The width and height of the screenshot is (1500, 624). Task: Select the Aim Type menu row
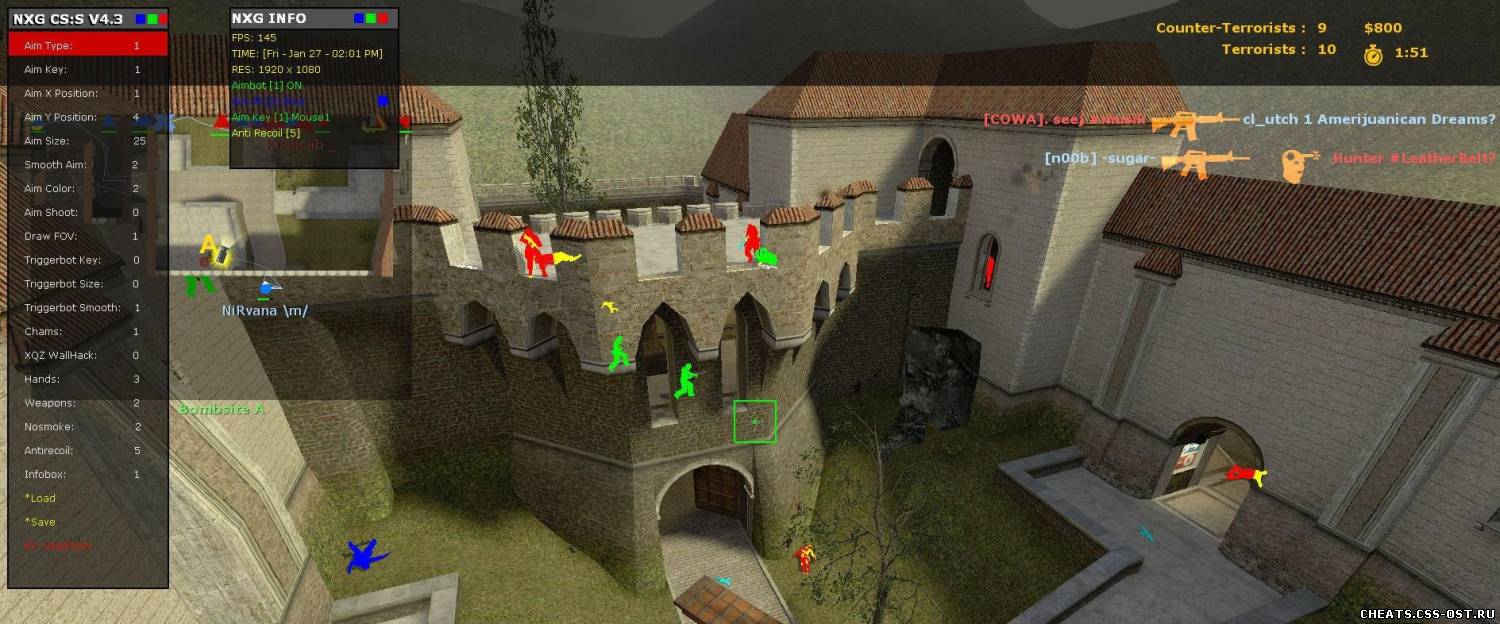(88, 46)
